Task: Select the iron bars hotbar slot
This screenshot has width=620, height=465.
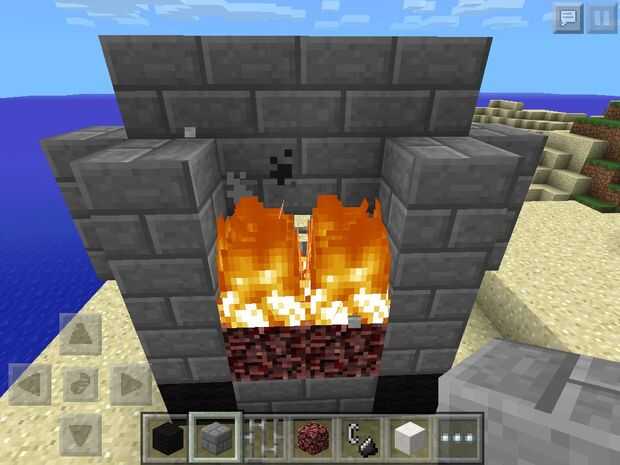Action: click(264, 438)
